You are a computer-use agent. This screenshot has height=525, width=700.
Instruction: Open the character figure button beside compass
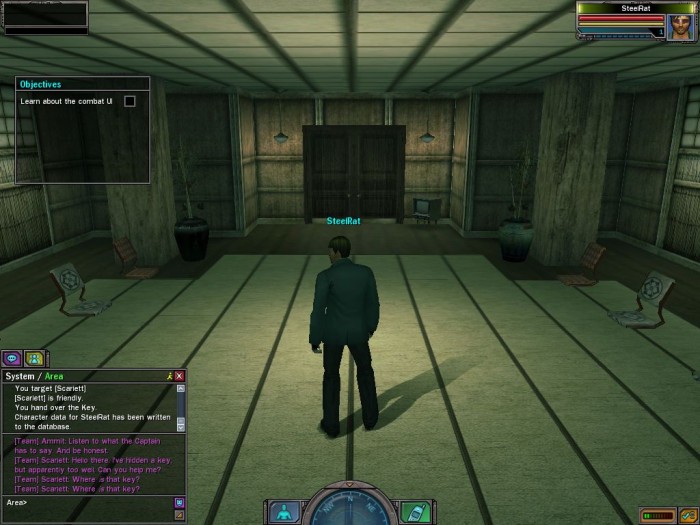[282, 511]
